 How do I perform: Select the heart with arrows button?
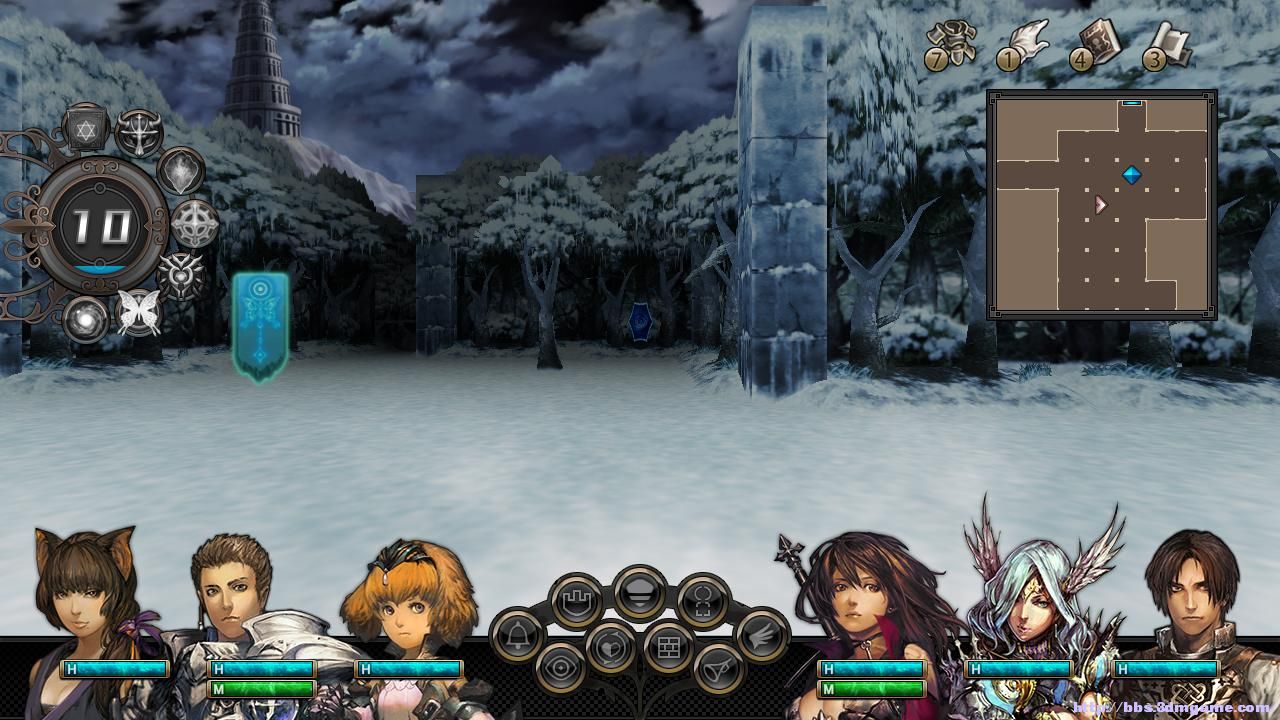click(x=610, y=648)
